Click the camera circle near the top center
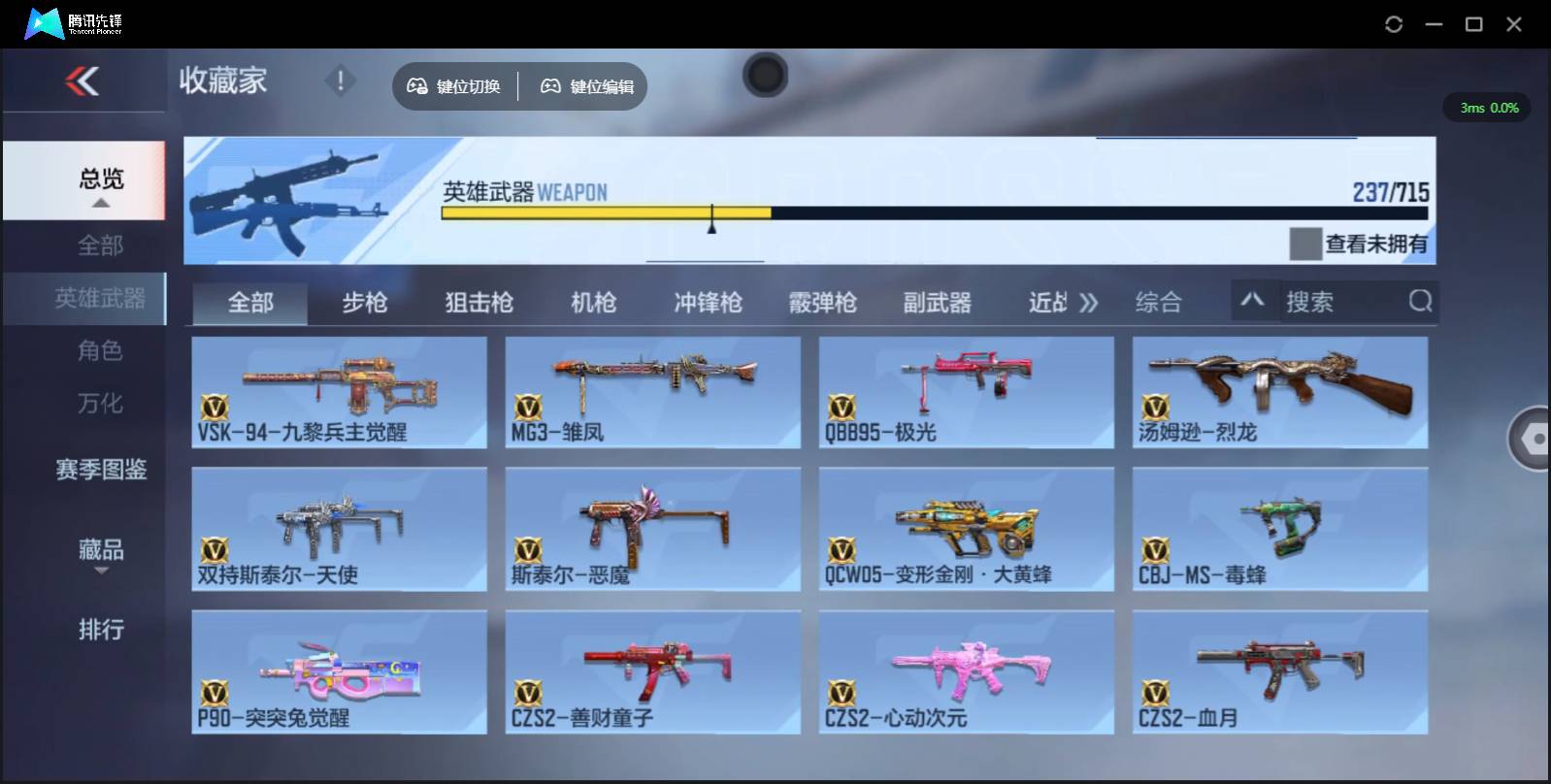The image size is (1551, 784). click(x=765, y=75)
